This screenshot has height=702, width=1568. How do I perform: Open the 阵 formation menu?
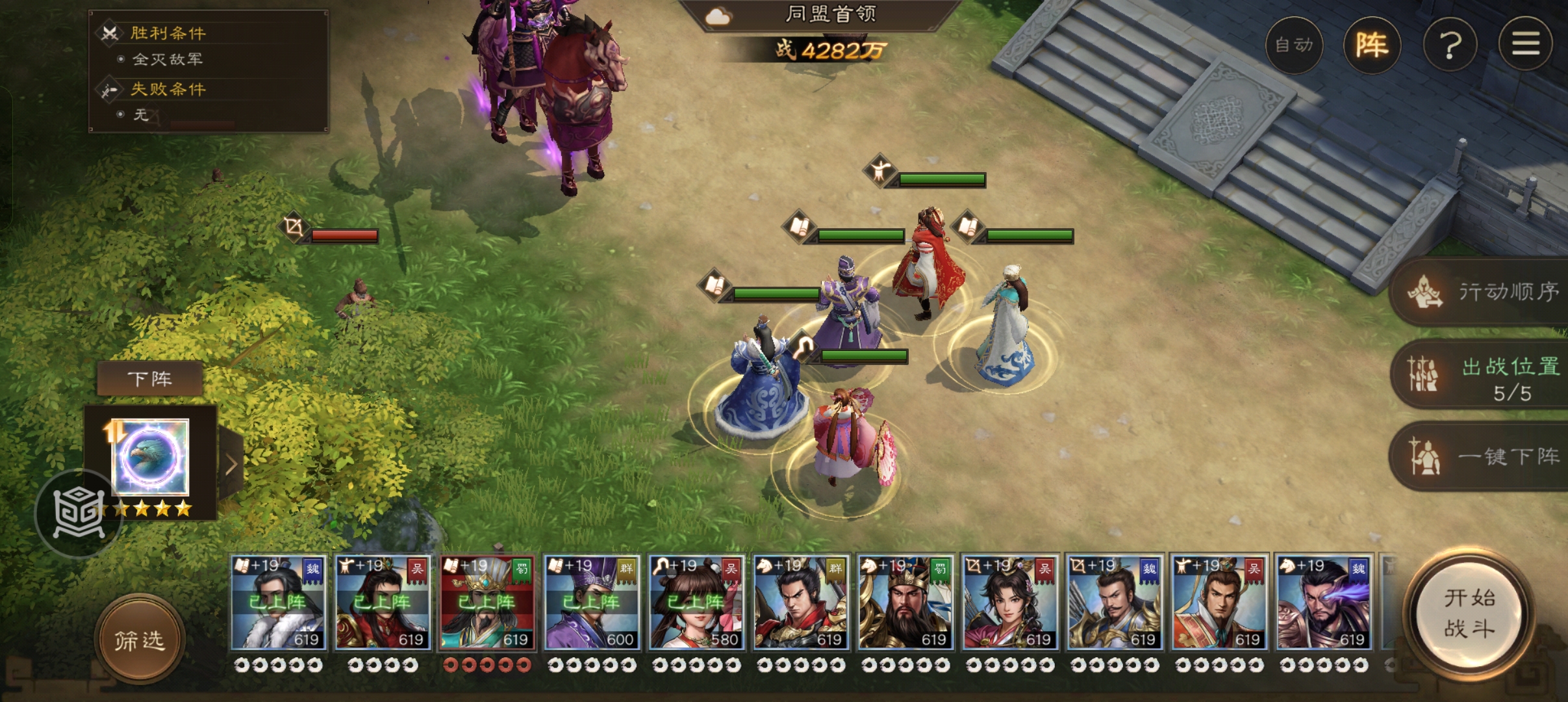coord(1371,45)
